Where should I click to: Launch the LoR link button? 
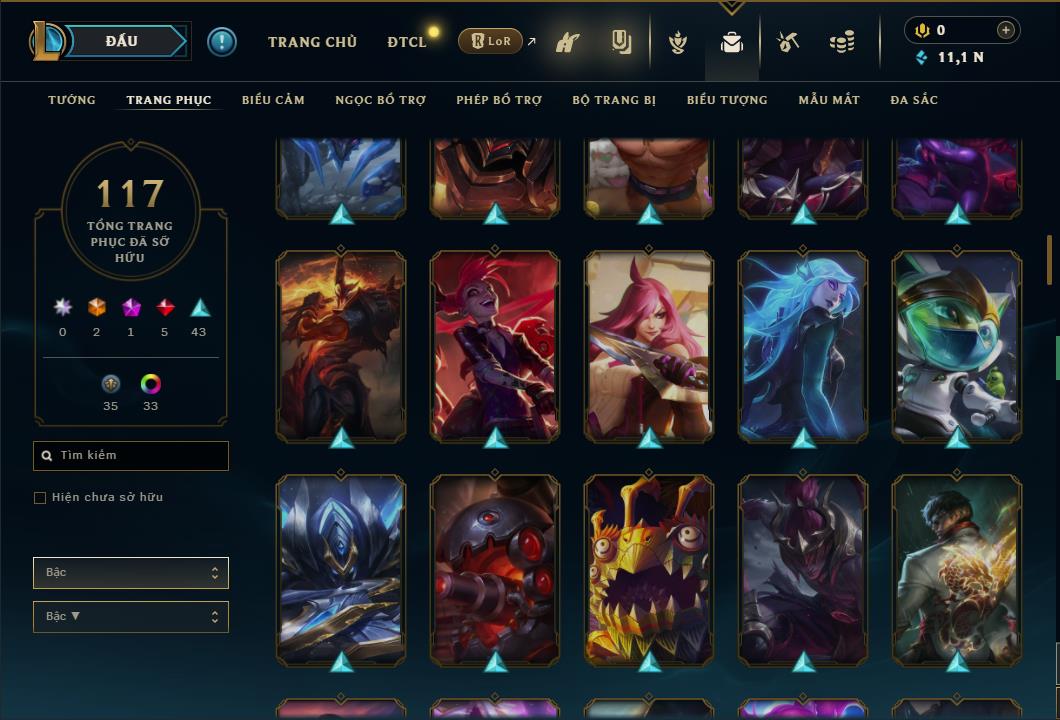click(x=490, y=41)
